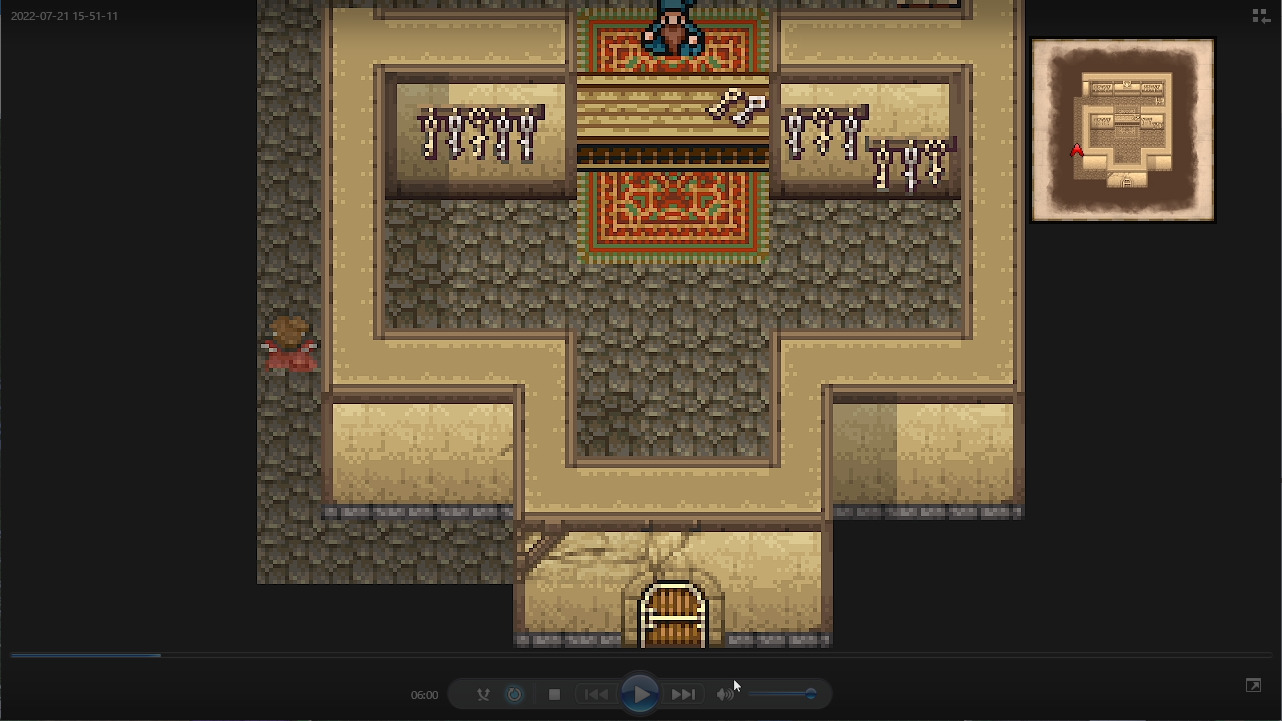
Task: Enter full screen with the corner button
Action: point(1253,685)
